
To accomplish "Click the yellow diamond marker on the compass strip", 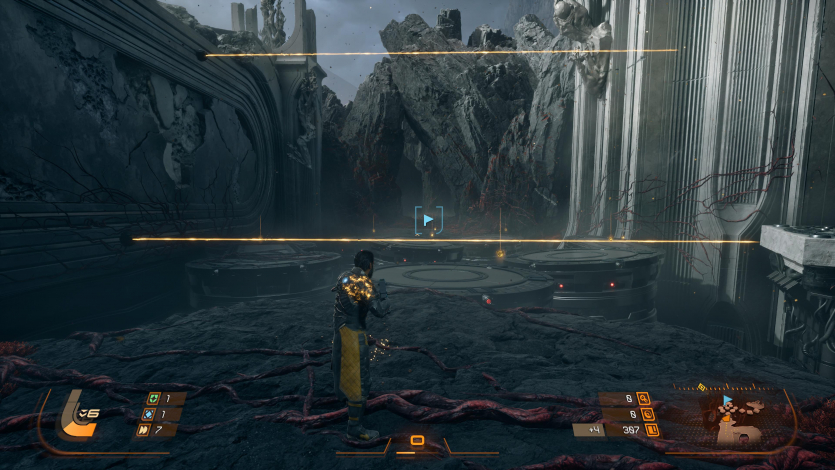I will (702, 387).
